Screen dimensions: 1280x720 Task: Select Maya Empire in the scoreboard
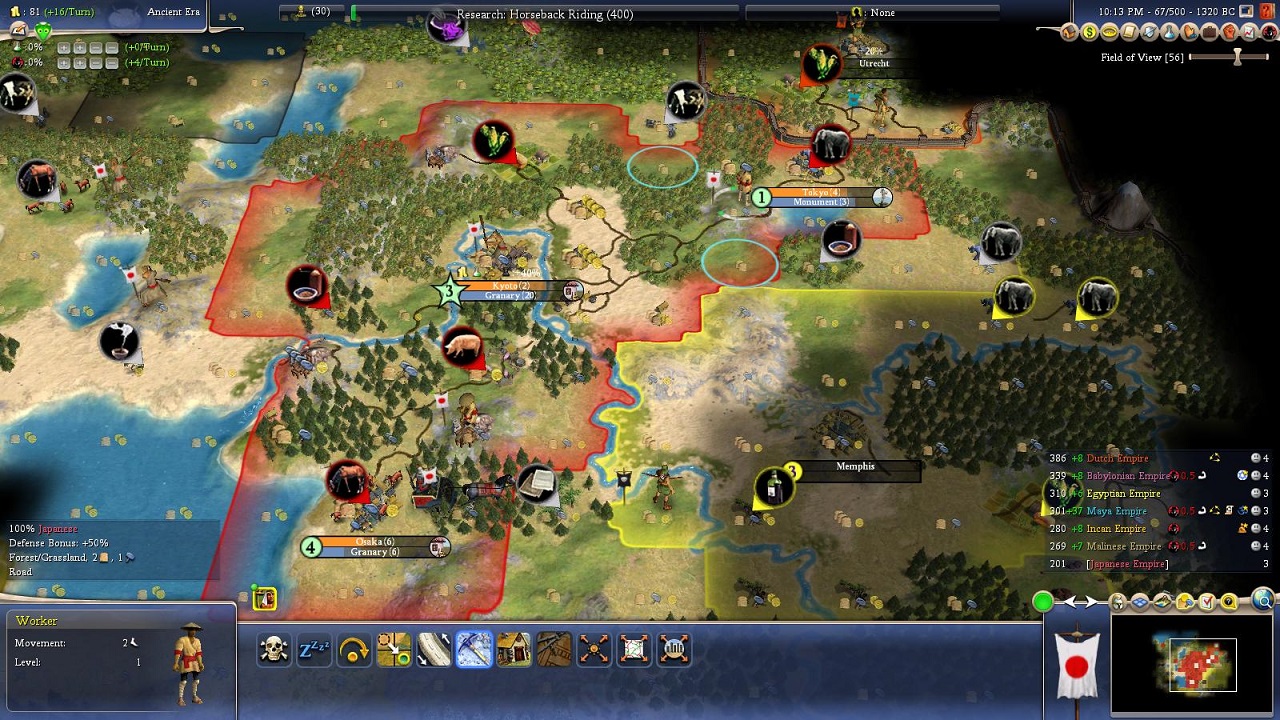pyautogui.click(x=1116, y=511)
